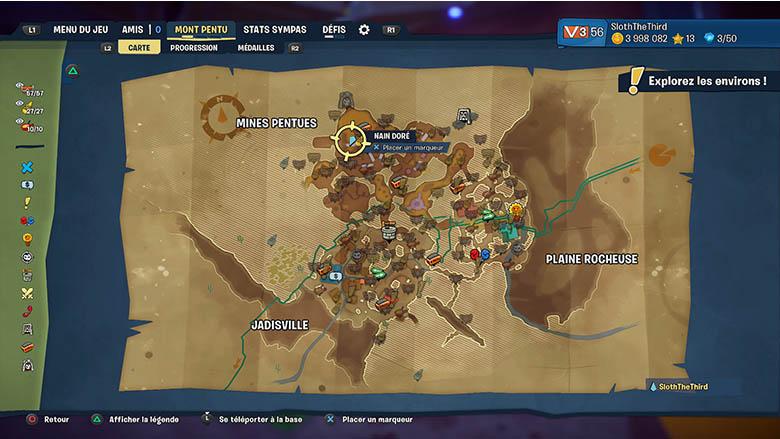Open the settings gear icon
The image size is (780, 439).
(364, 30)
